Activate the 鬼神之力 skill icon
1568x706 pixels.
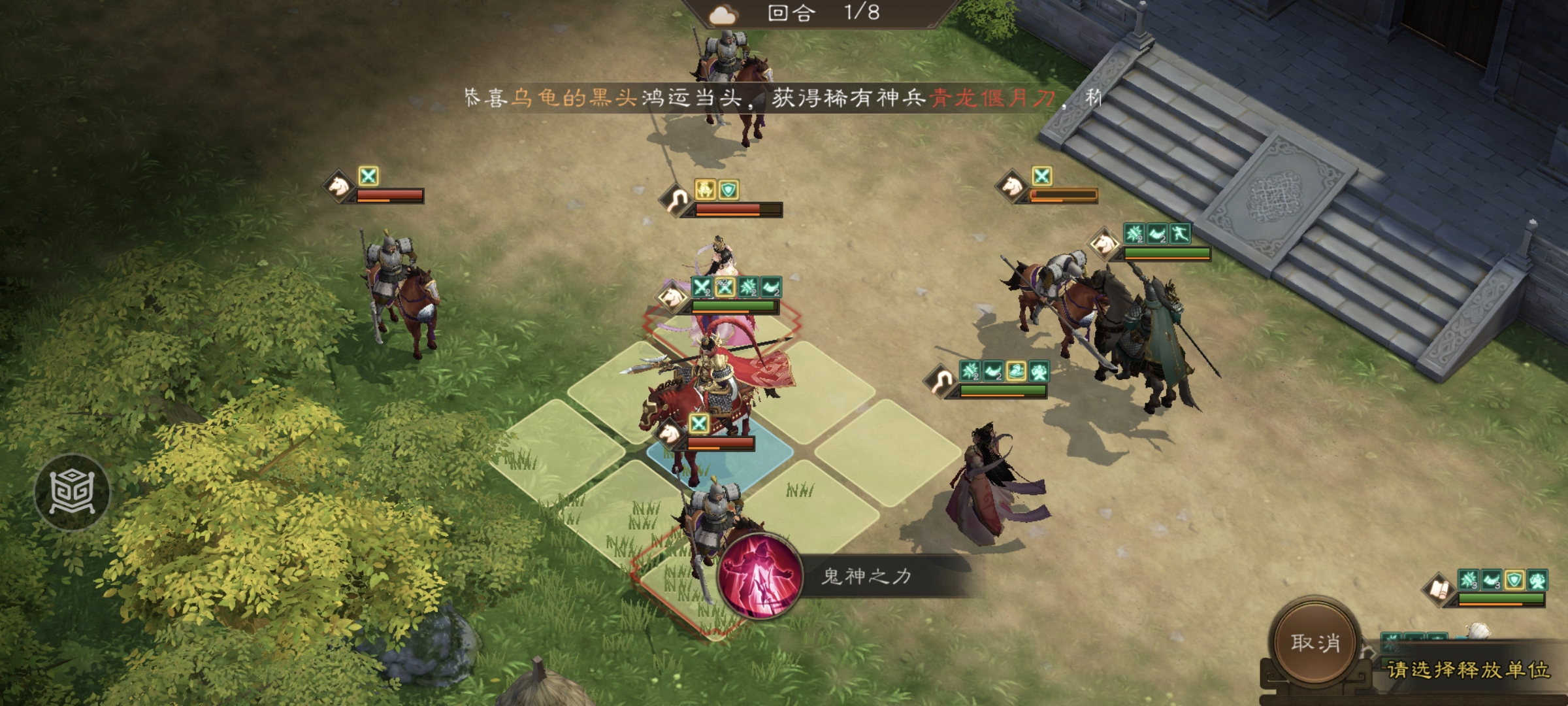pyautogui.click(x=759, y=575)
